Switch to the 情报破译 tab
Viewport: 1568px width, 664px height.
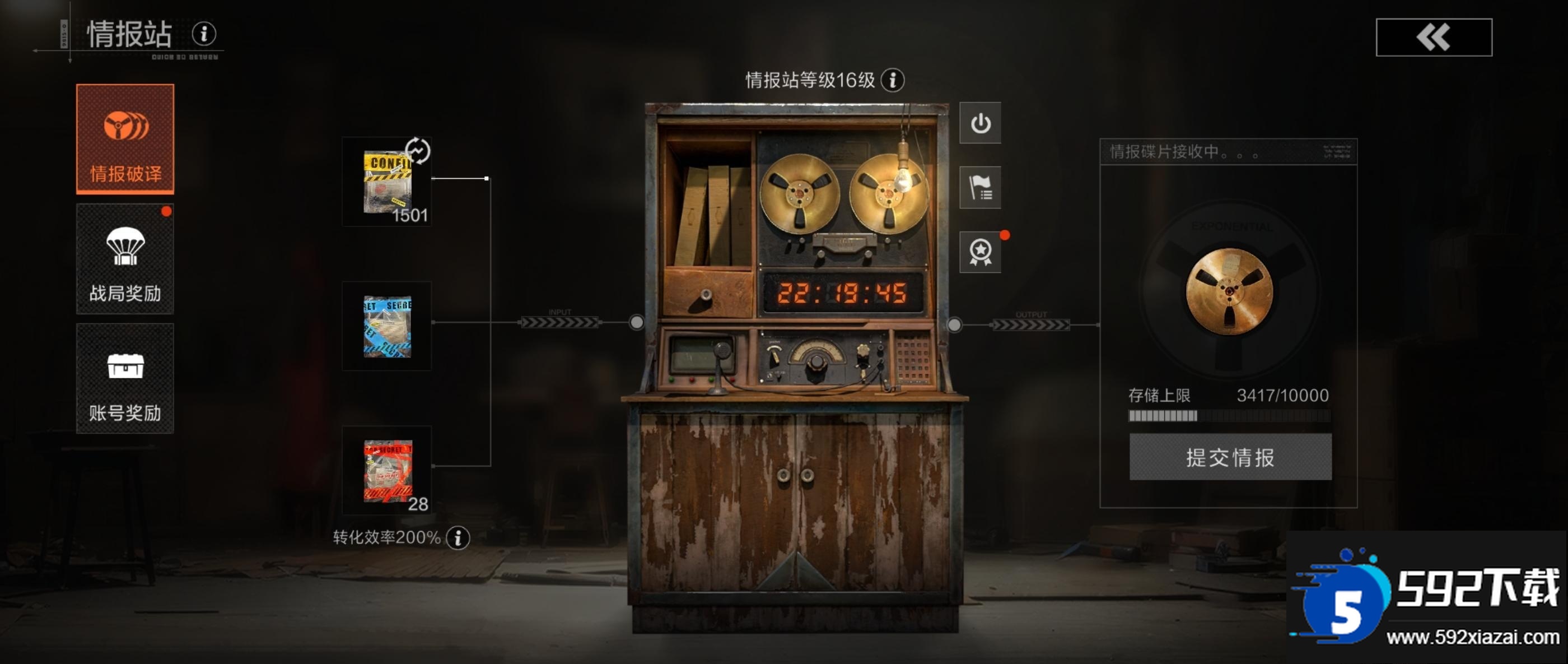tap(125, 139)
